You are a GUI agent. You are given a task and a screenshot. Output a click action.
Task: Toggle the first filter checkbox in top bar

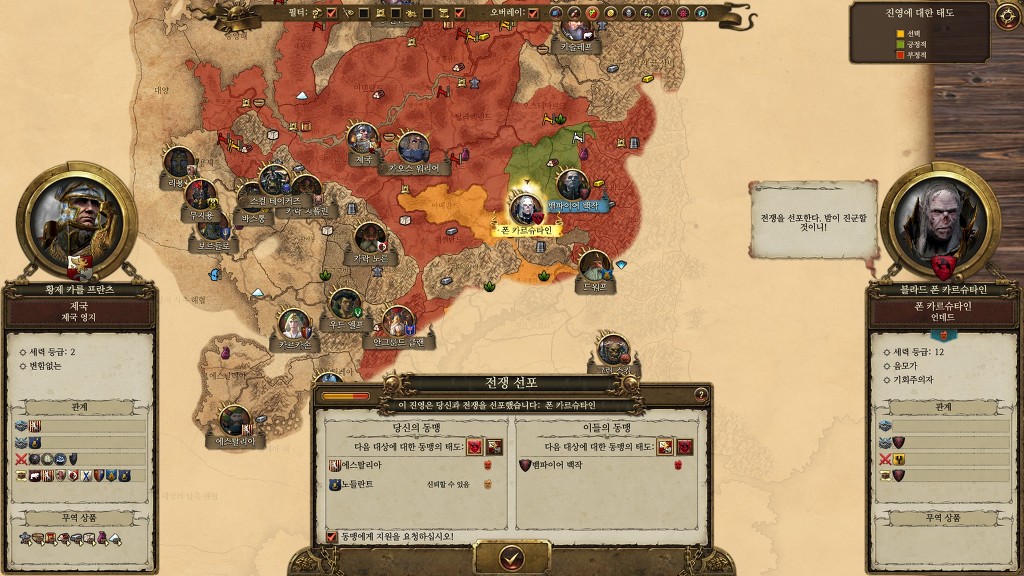tap(331, 13)
